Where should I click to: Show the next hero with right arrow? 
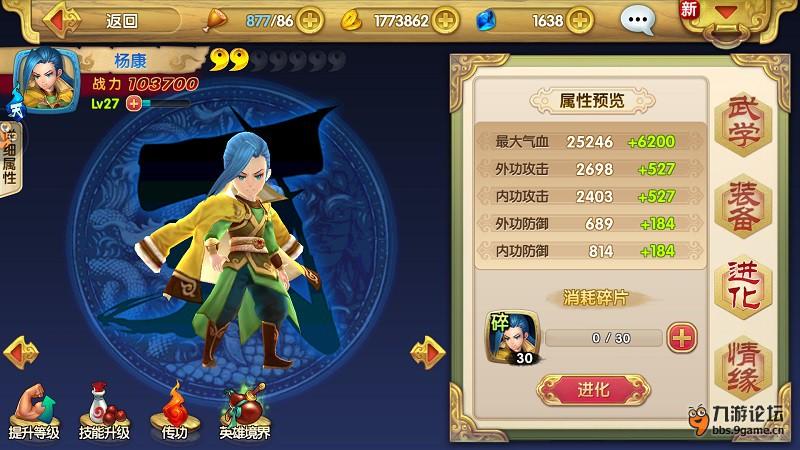428,350
